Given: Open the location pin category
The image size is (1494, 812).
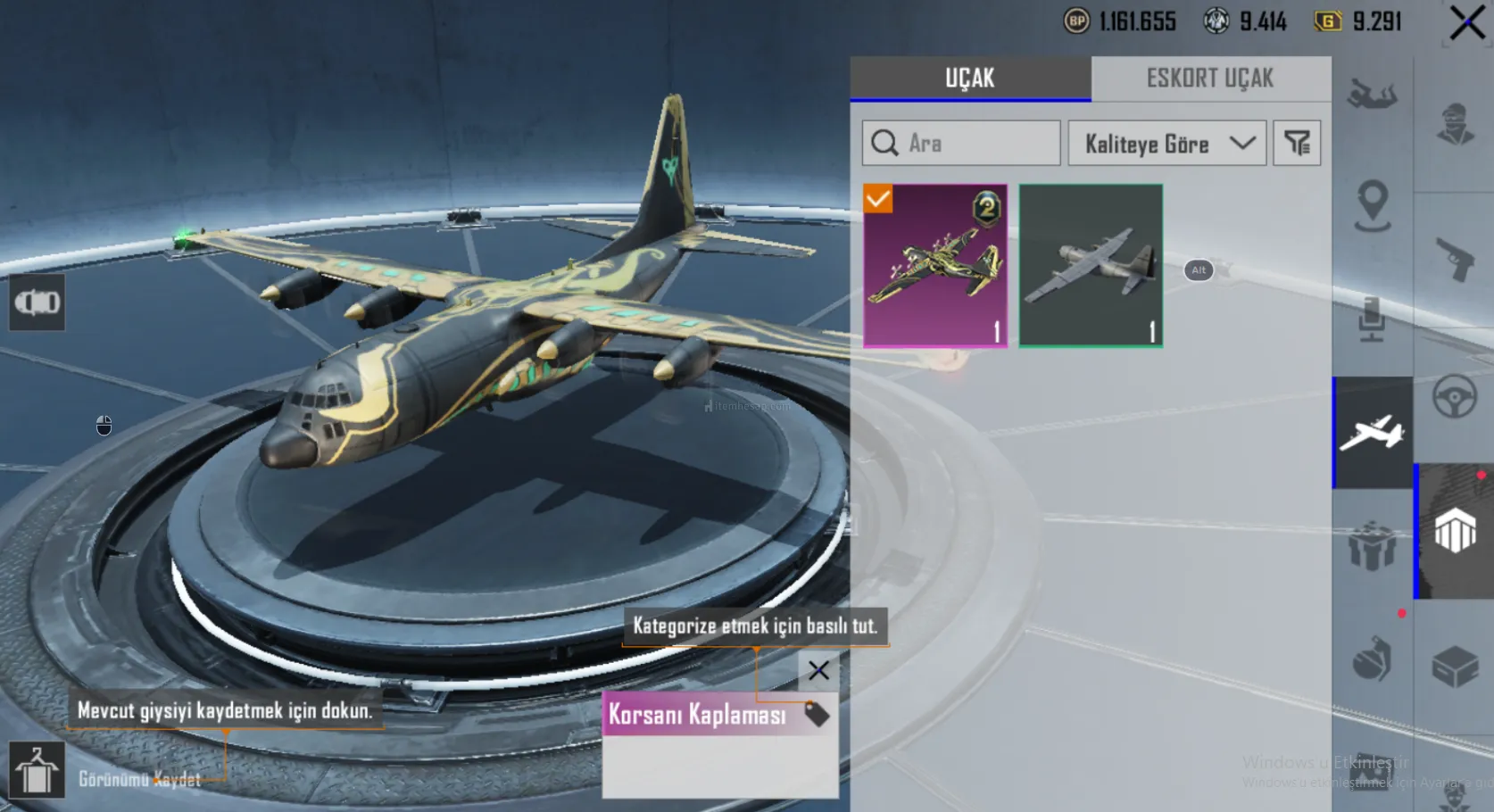Looking at the screenshot, I should tap(1372, 205).
